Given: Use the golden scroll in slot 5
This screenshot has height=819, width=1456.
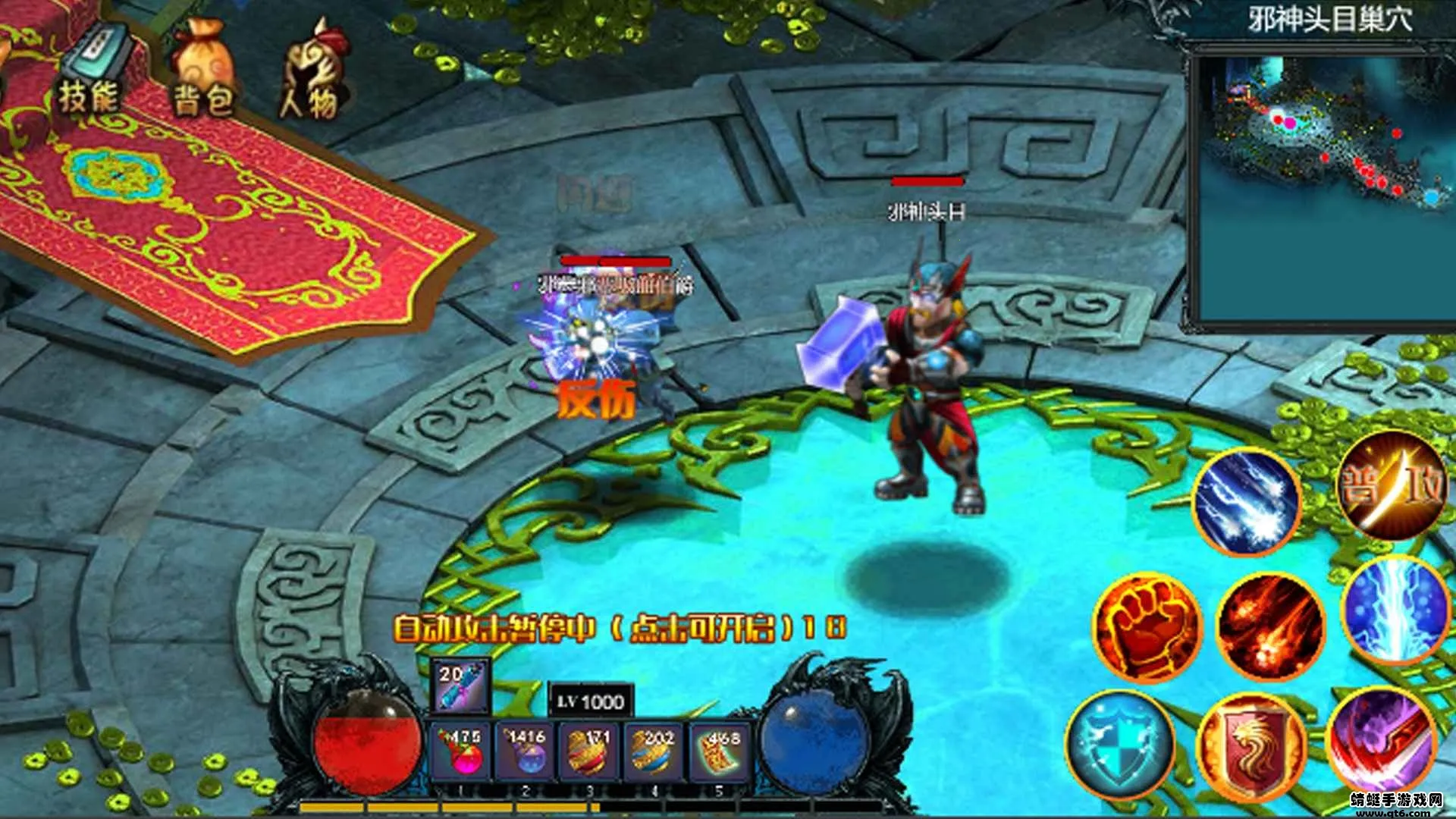Looking at the screenshot, I should 718,751.
